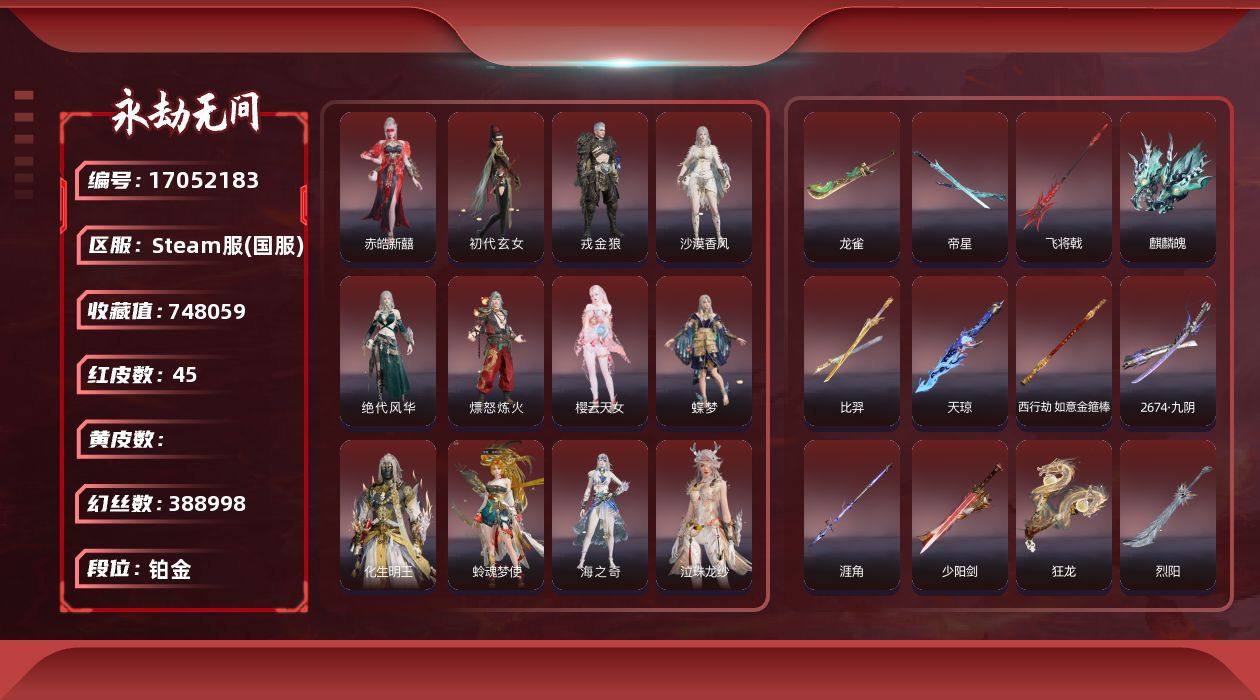Open the 蝶梦 skin card
This screenshot has width=1260, height=700.
pyautogui.click(x=704, y=350)
